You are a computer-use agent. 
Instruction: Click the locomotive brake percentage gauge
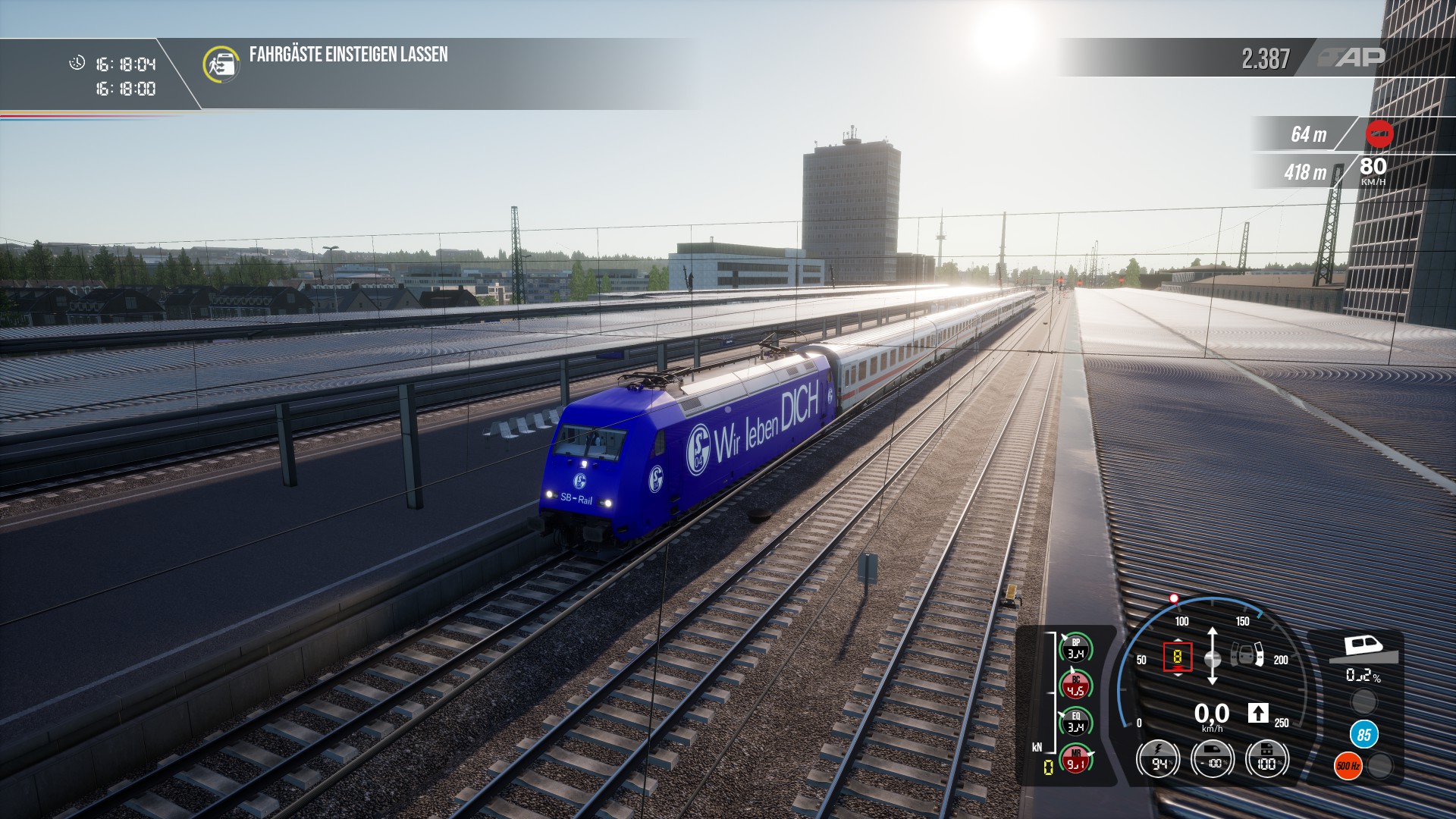(1213, 759)
